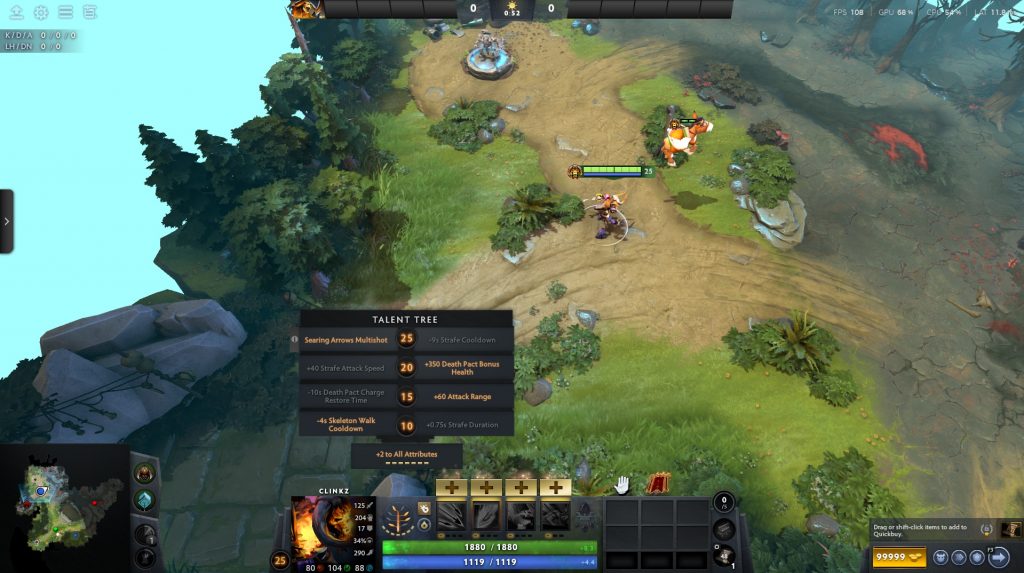Select the +60 Attack Range talent
The image size is (1024, 573).
click(x=464, y=396)
